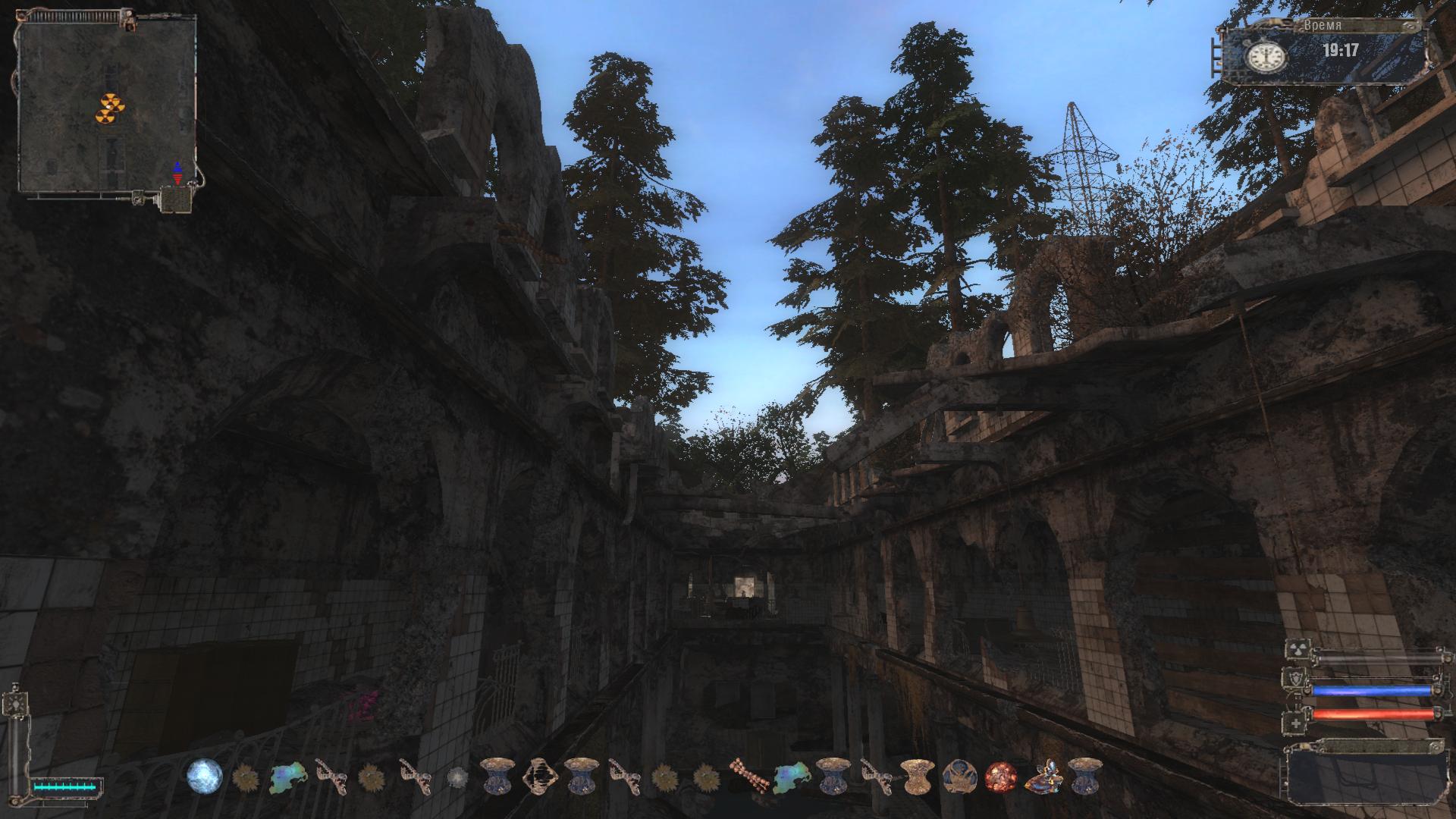Image resolution: width=1456 pixels, height=819 pixels.
Task: Click the shield armor status icon
Action: (1295, 679)
